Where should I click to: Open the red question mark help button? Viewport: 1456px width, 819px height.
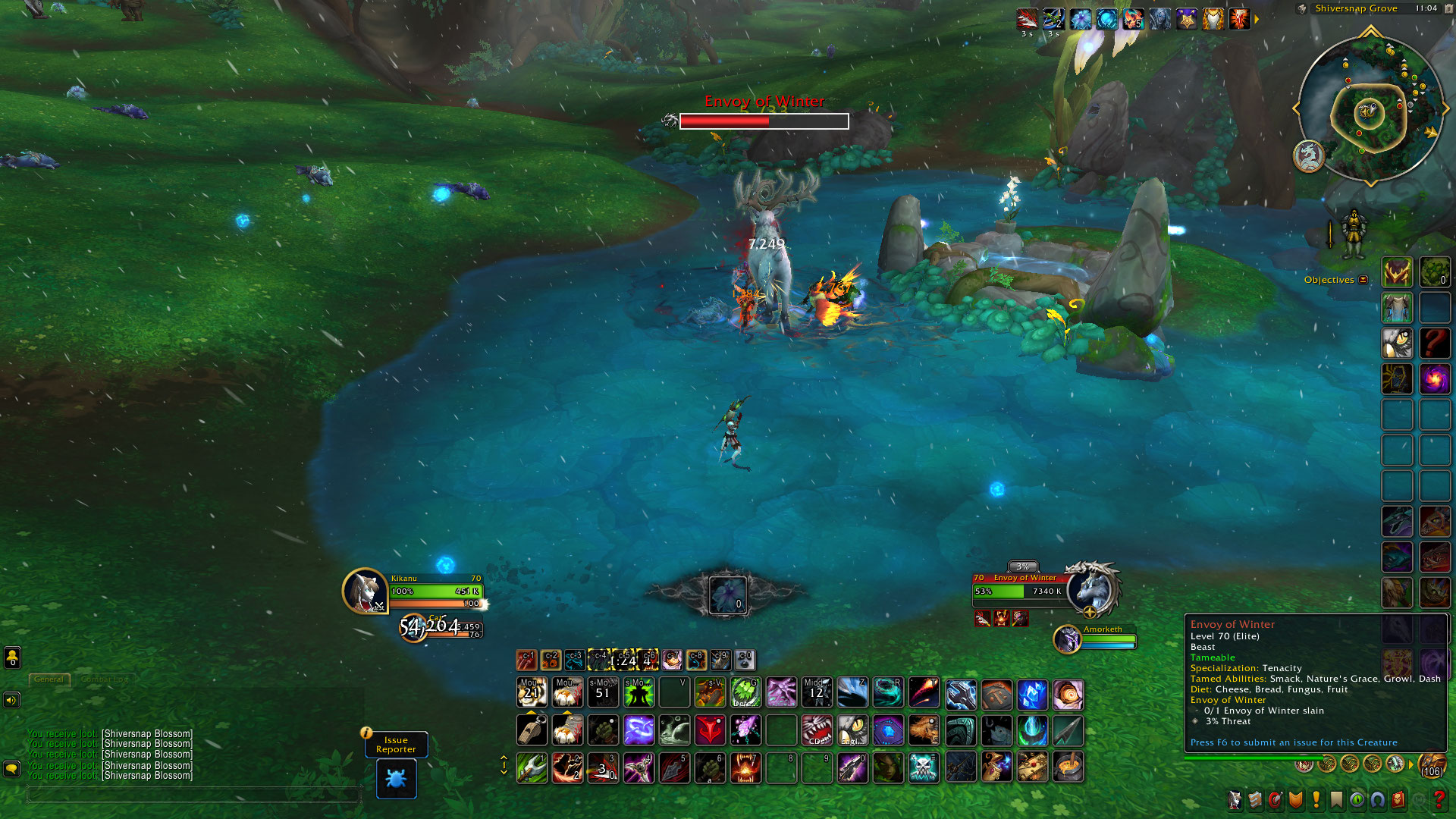1439,799
